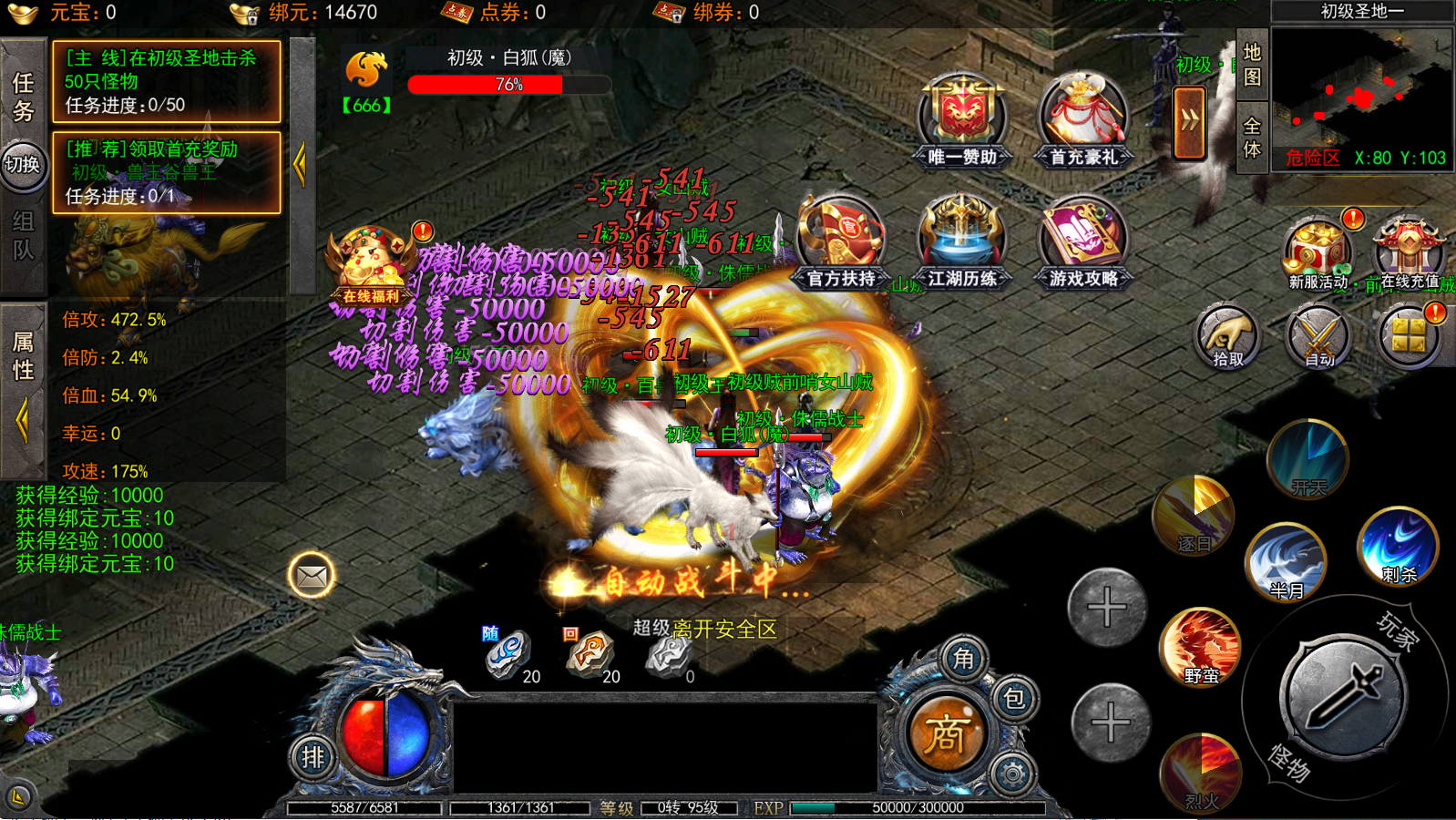1456x820 pixels.
Task: Activate the 野蛮 charge skill
Action: coord(1201,647)
